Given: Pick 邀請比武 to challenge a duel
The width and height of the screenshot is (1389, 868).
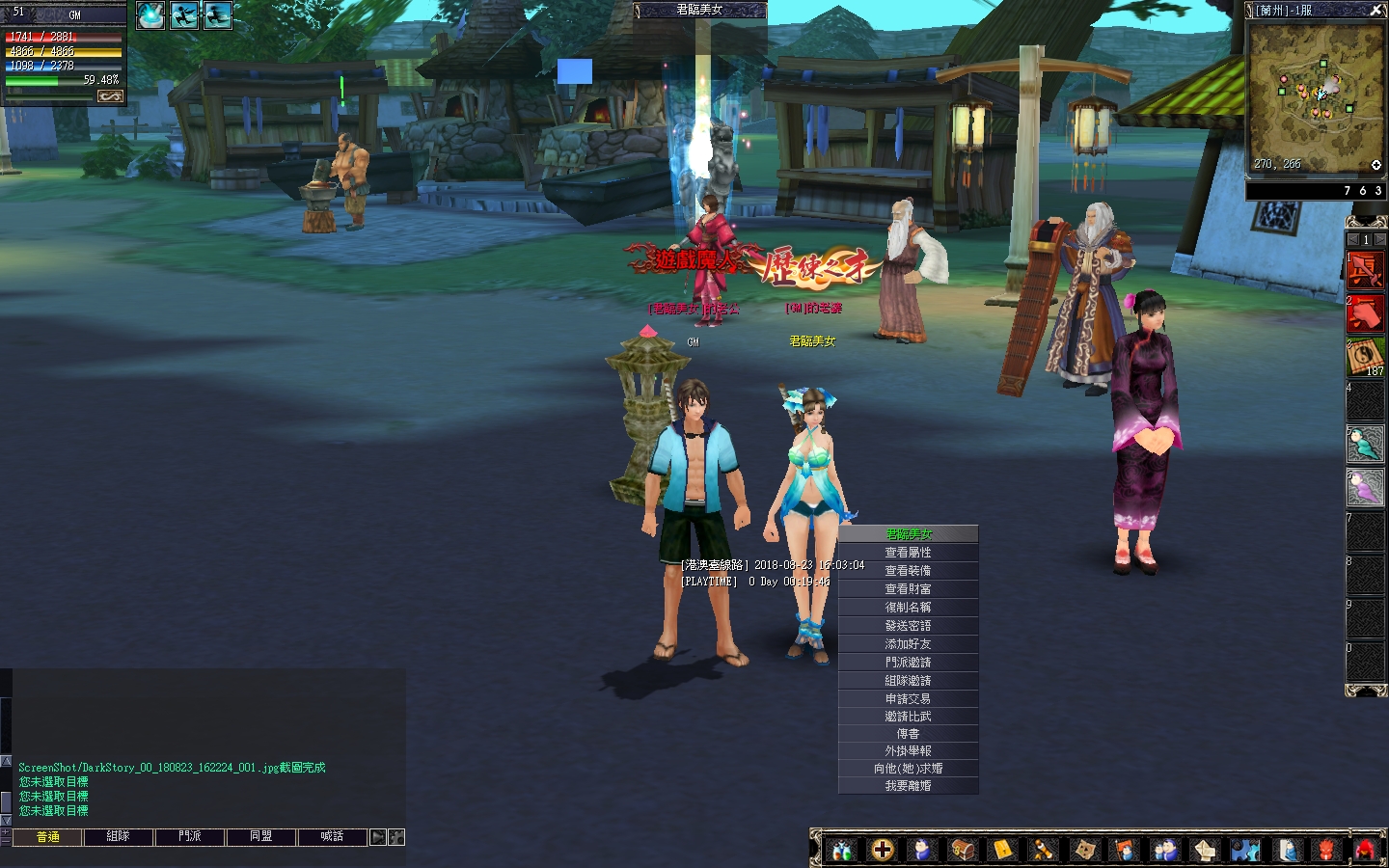Looking at the screenshot, I should coord(908,717).
